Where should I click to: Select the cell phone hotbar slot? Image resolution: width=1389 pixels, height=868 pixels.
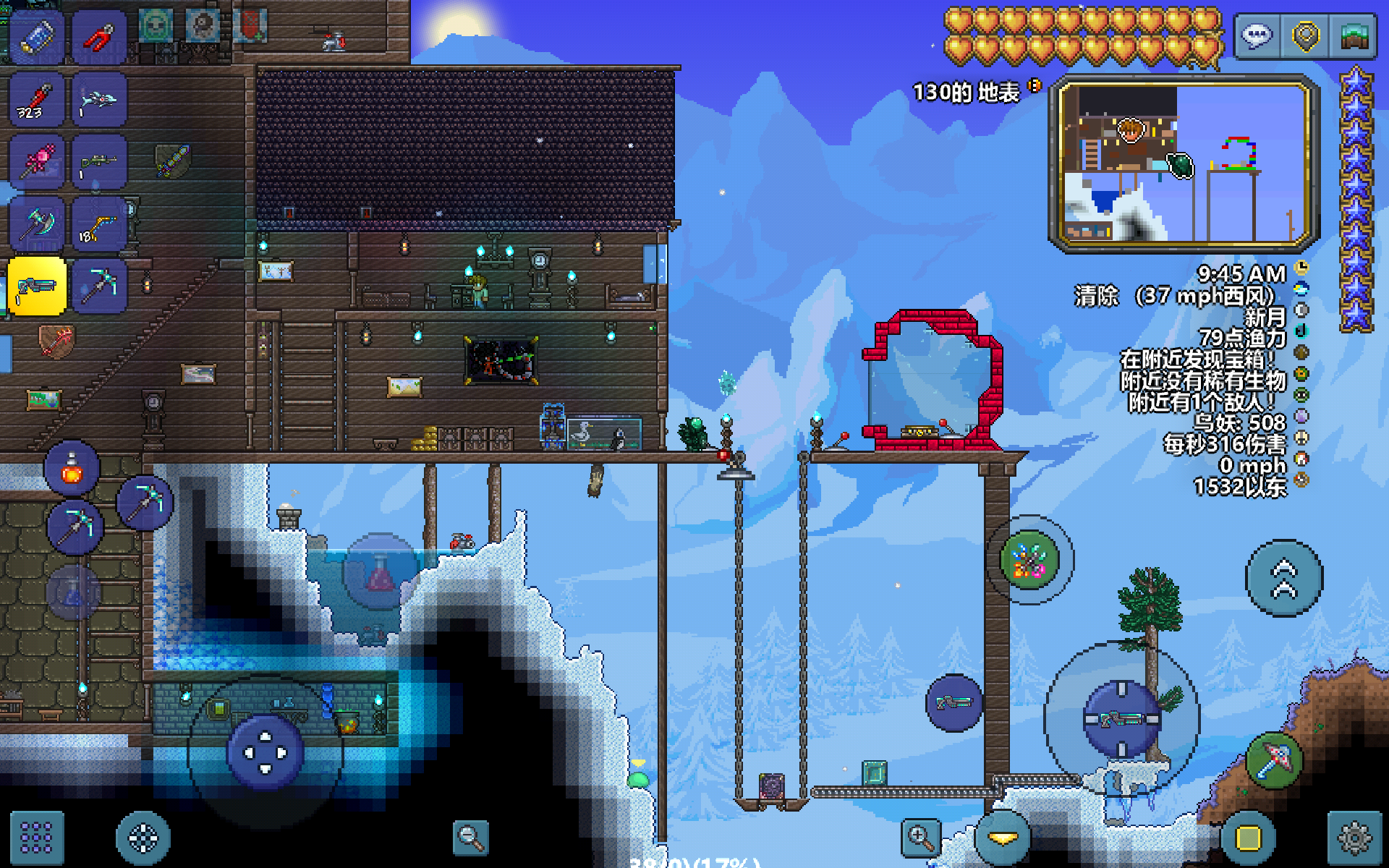38,36
